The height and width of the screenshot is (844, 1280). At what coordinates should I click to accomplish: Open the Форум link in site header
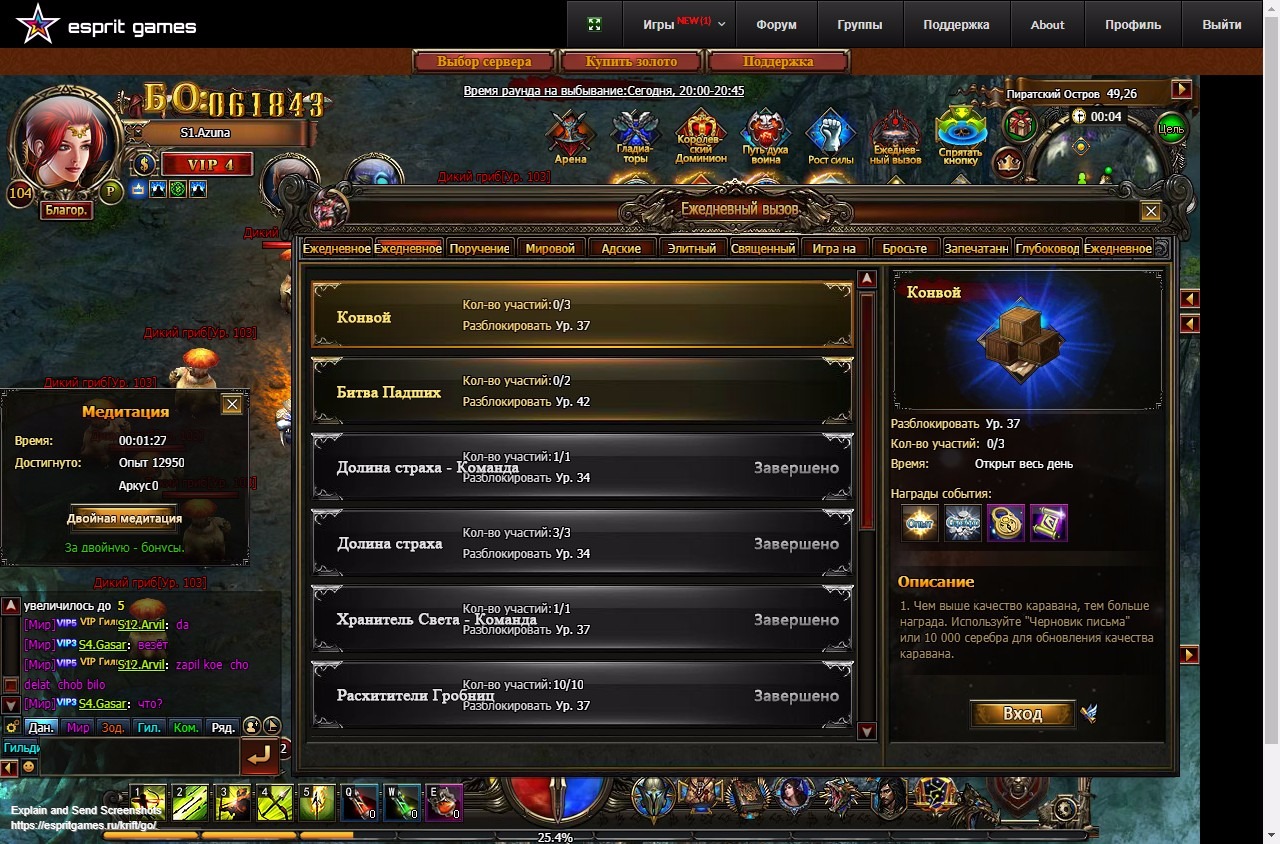pyautogui.click(x=776, y=25)
